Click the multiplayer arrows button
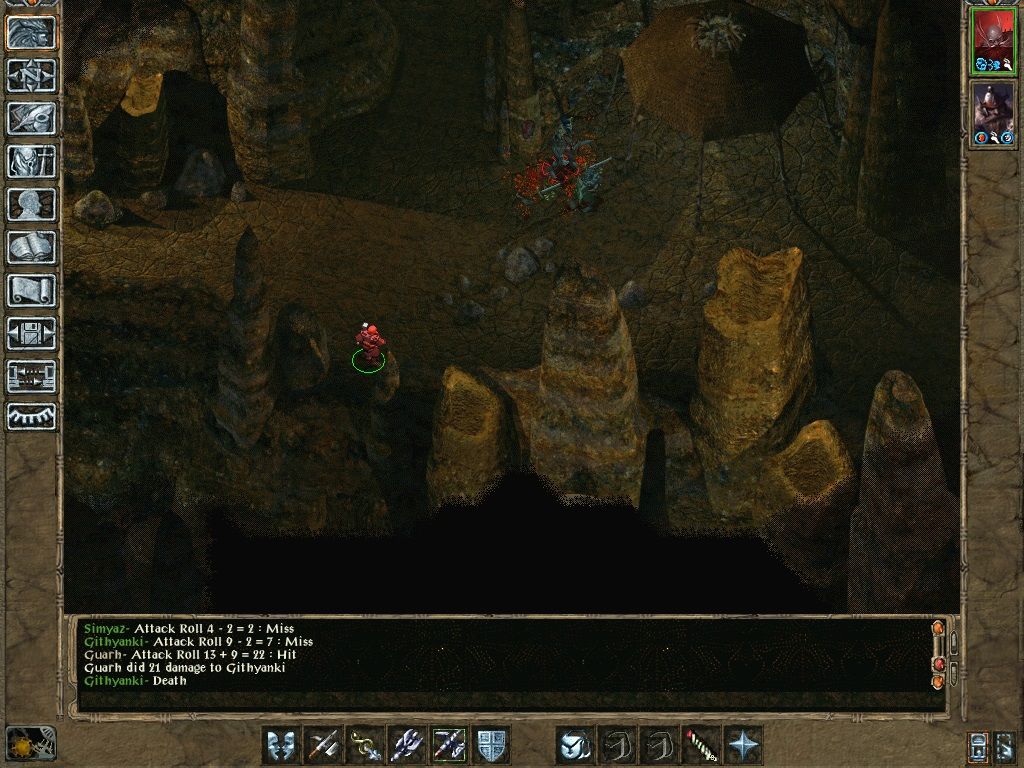 point(31,376)
